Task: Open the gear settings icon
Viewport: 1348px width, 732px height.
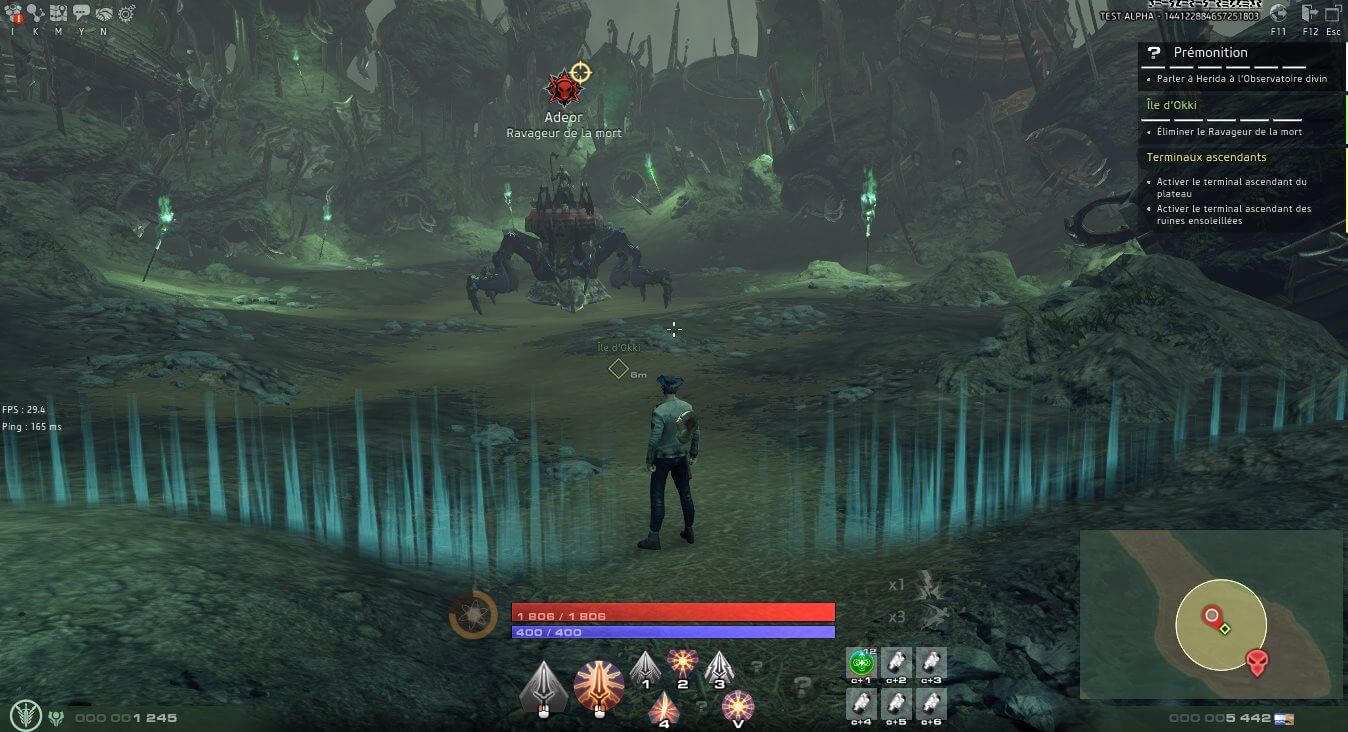Action: tap(127, 13)
